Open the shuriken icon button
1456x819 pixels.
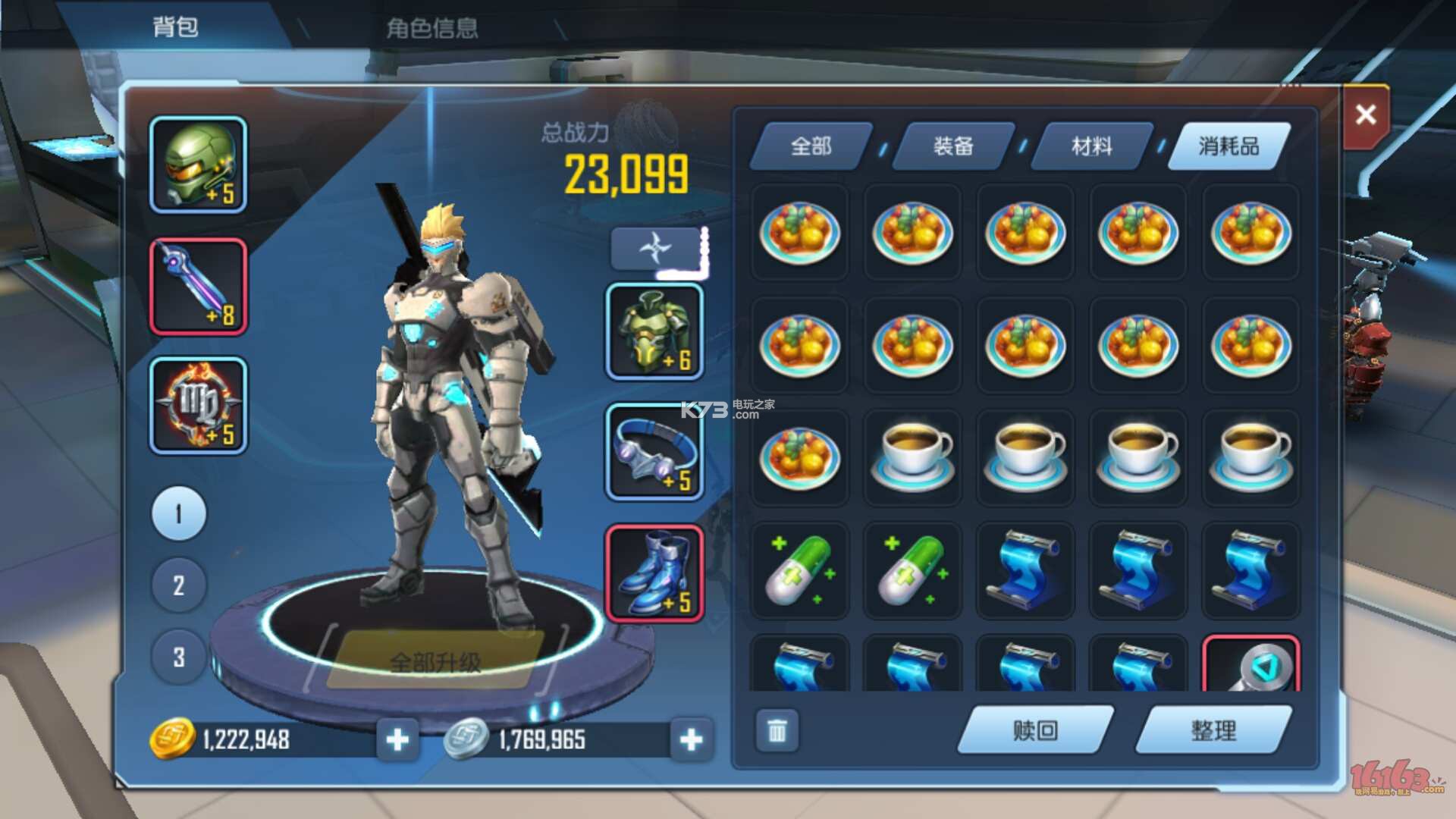click(655, 248)
